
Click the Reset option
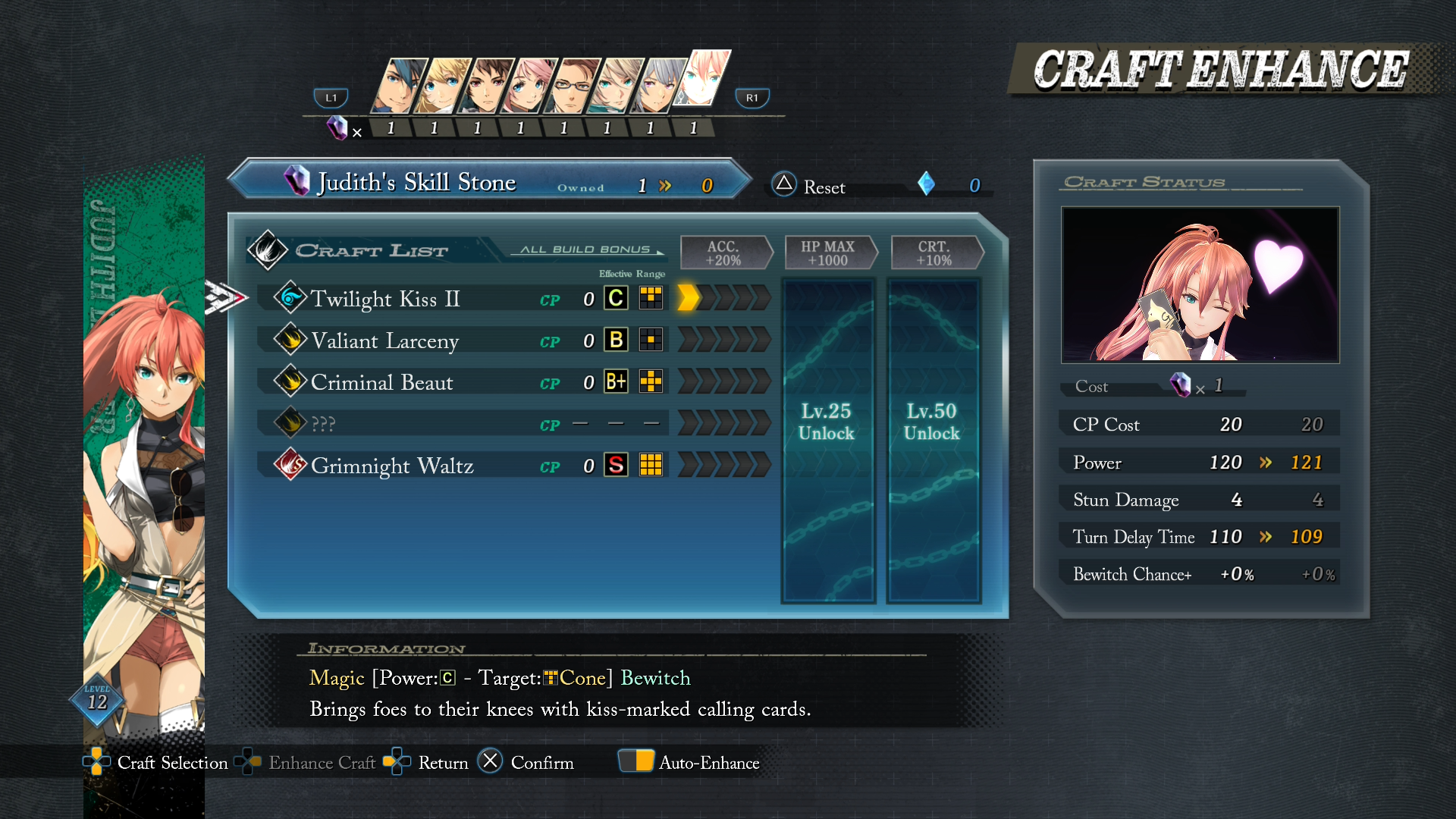tap(808, 186)
